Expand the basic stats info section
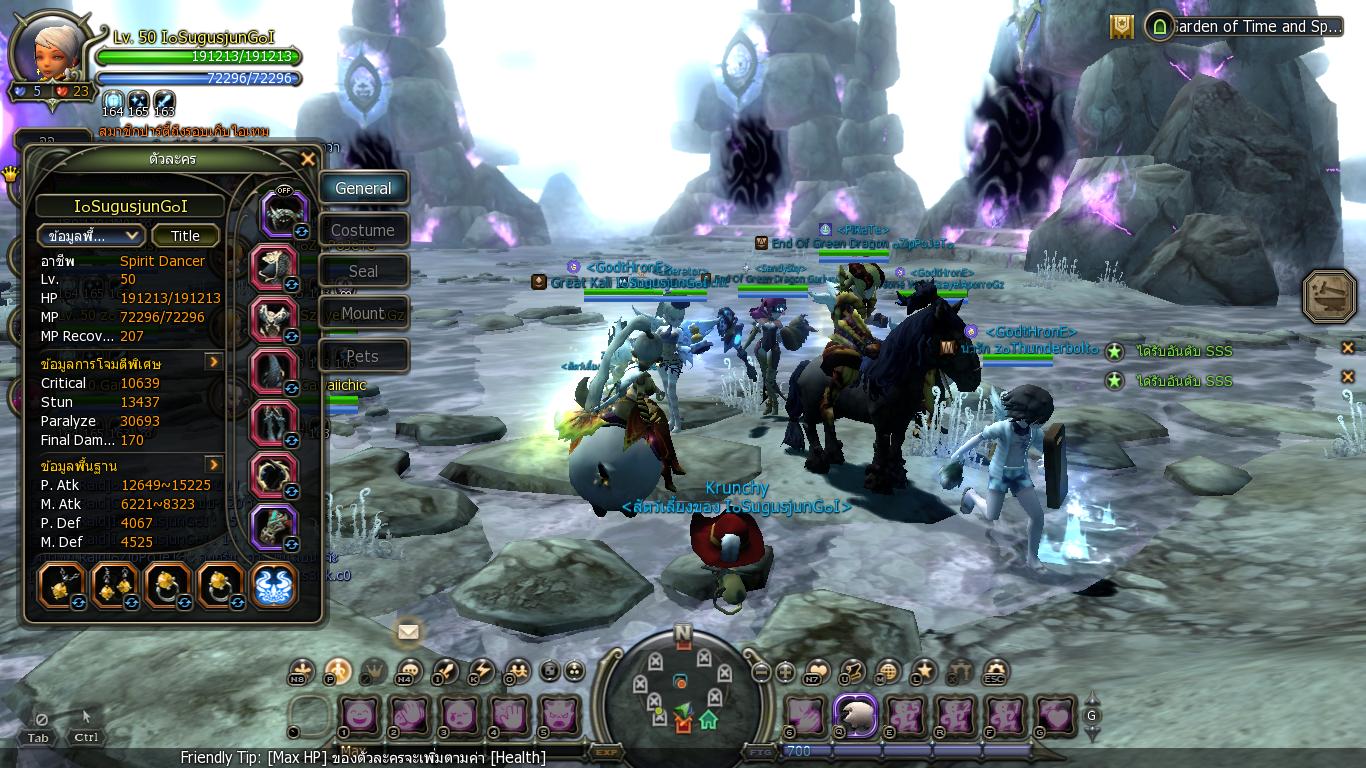Viewport: 1366px width, 768px height. click(x=214, y=465)
